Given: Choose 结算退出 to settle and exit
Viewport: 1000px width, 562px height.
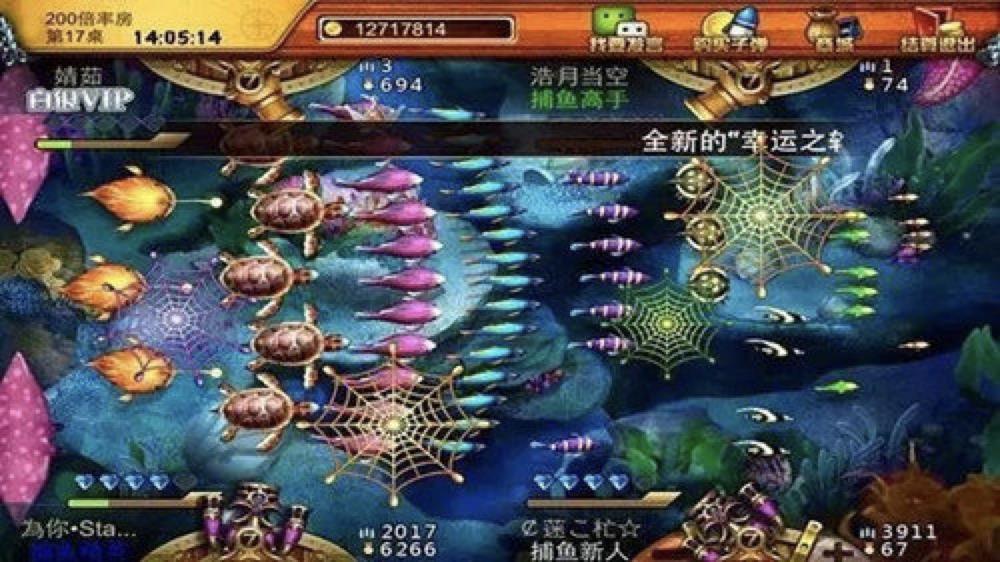Looking at the screenshot, I should click(938, 29).
